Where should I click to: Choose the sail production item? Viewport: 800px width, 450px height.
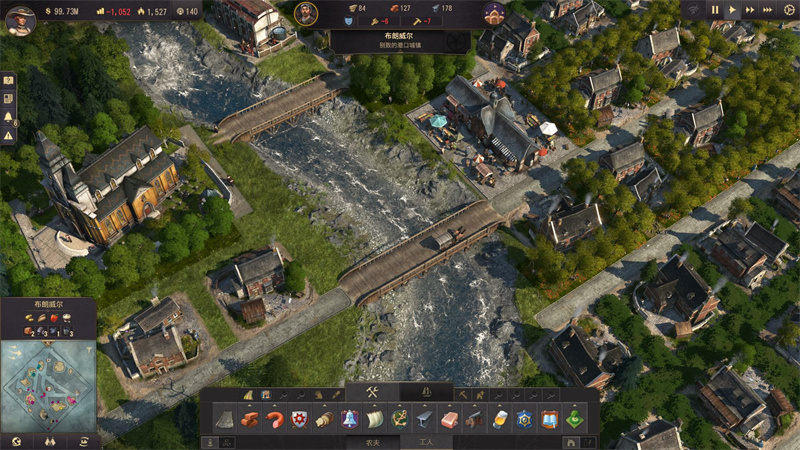pyautogui.click(x=374, y=419)
